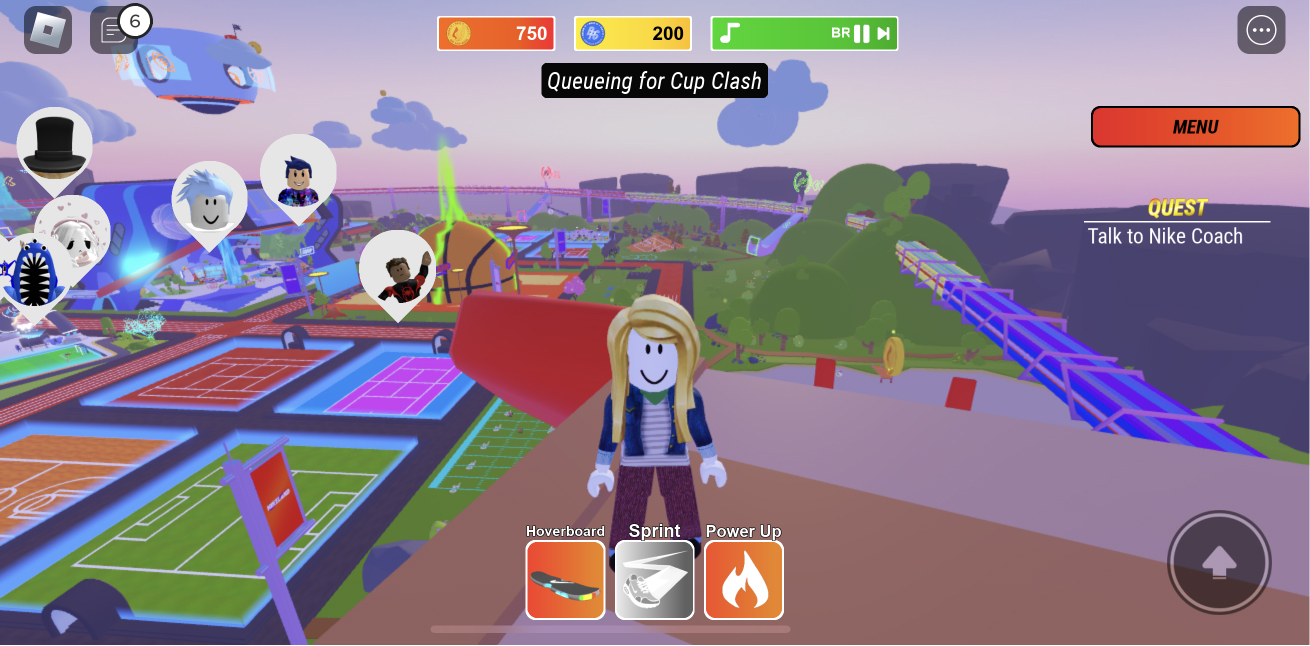
Task: Open the three-dots more options button
Action: coord(1261,30)
